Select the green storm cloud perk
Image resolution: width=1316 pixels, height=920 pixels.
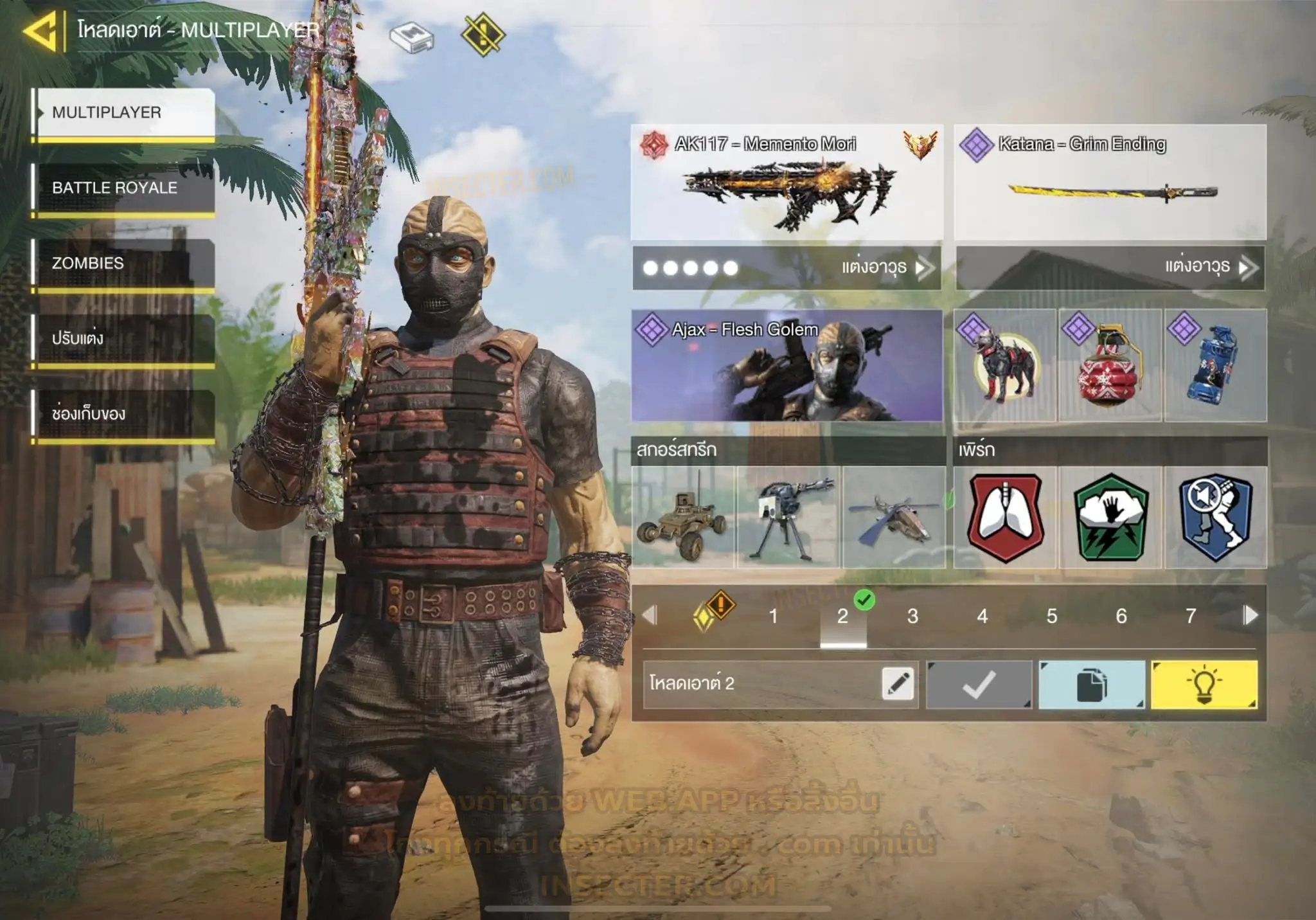pyautogui.click(x=1110, y=518)
